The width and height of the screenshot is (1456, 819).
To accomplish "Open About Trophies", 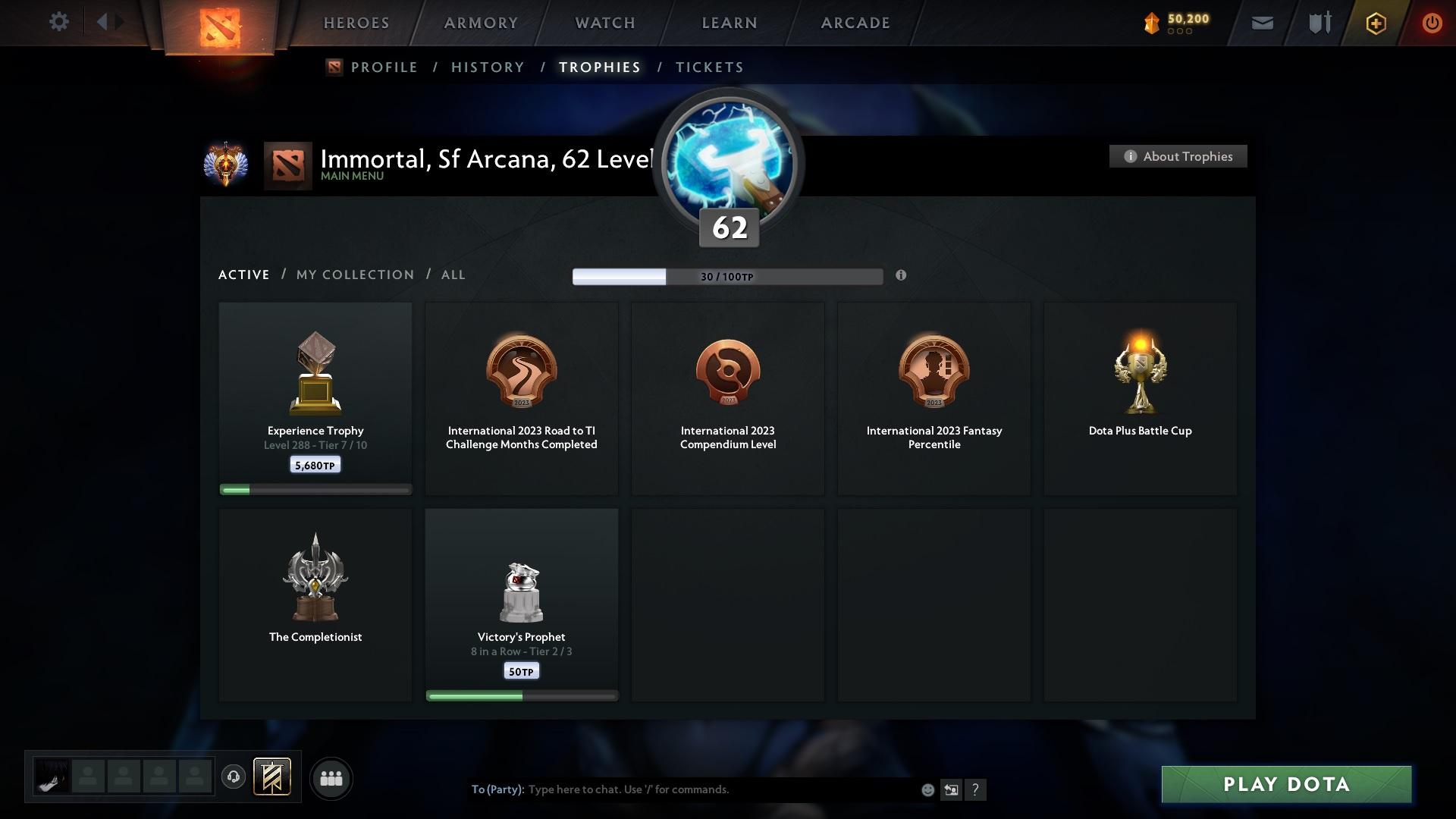I will tap(1178, 156).
